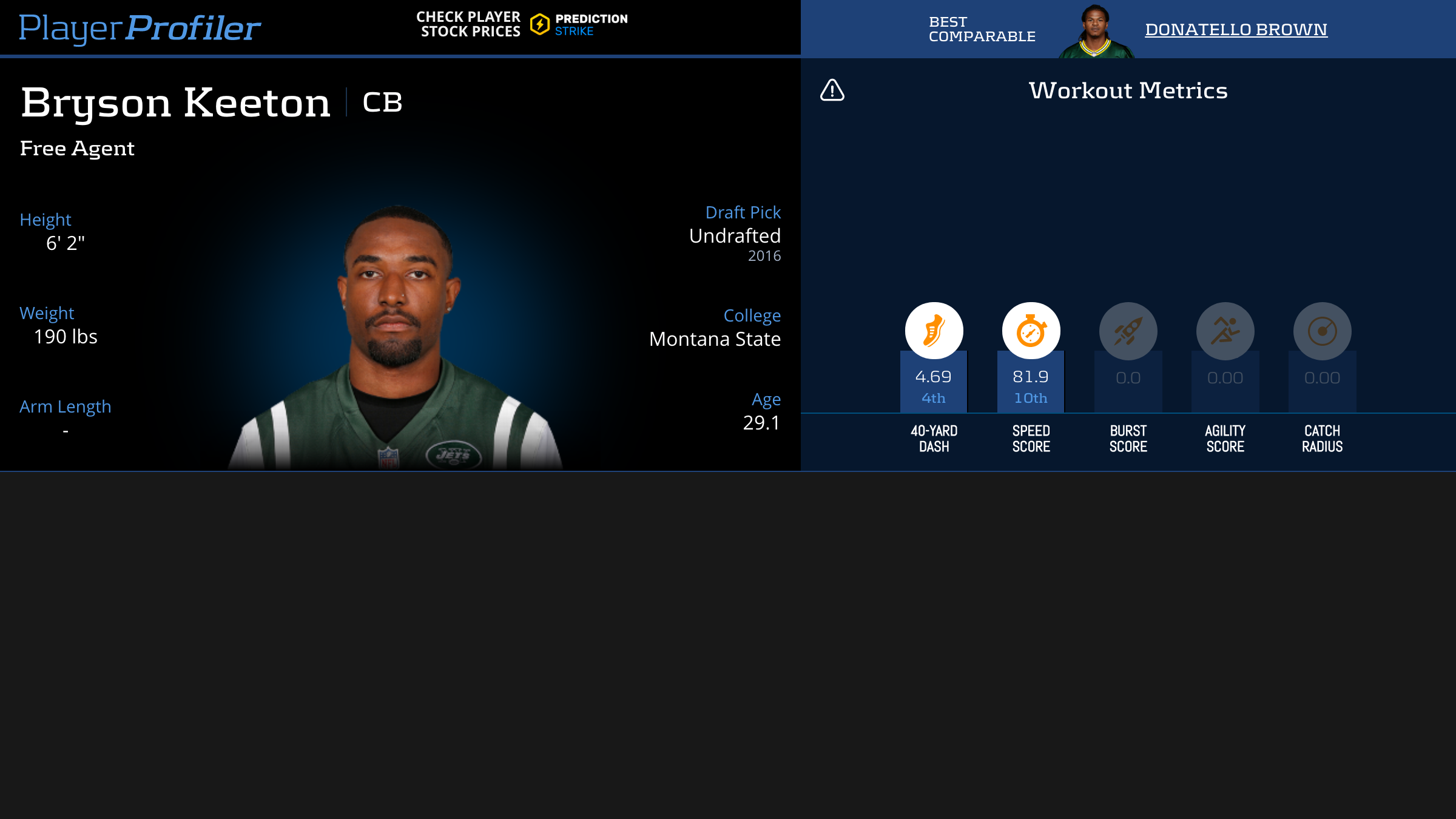Select the Burst Score rocket icon

coord(1128,331)
